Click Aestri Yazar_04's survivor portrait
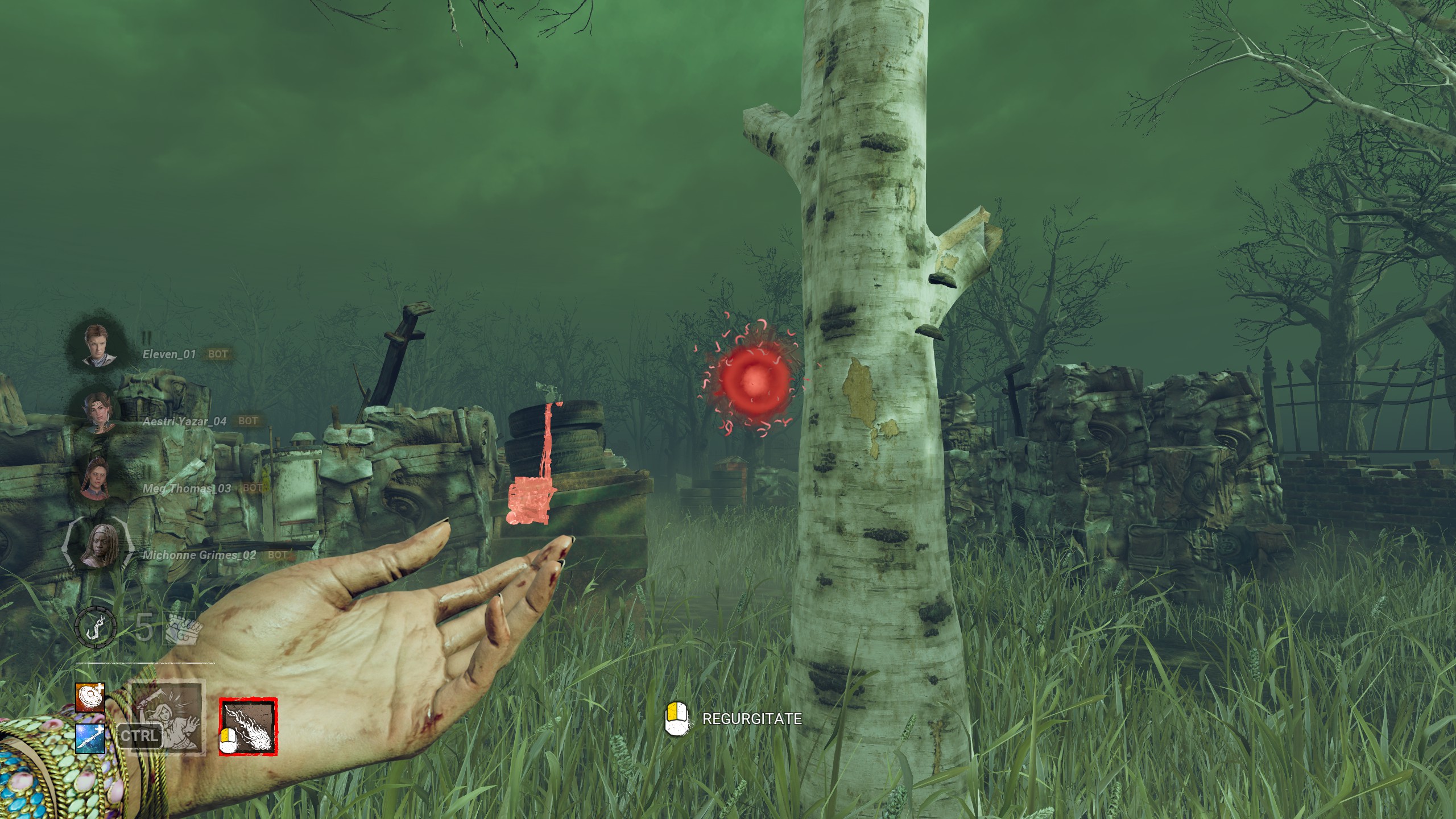The width and height of the screenshot is (1456, 819). coord(101,411)
